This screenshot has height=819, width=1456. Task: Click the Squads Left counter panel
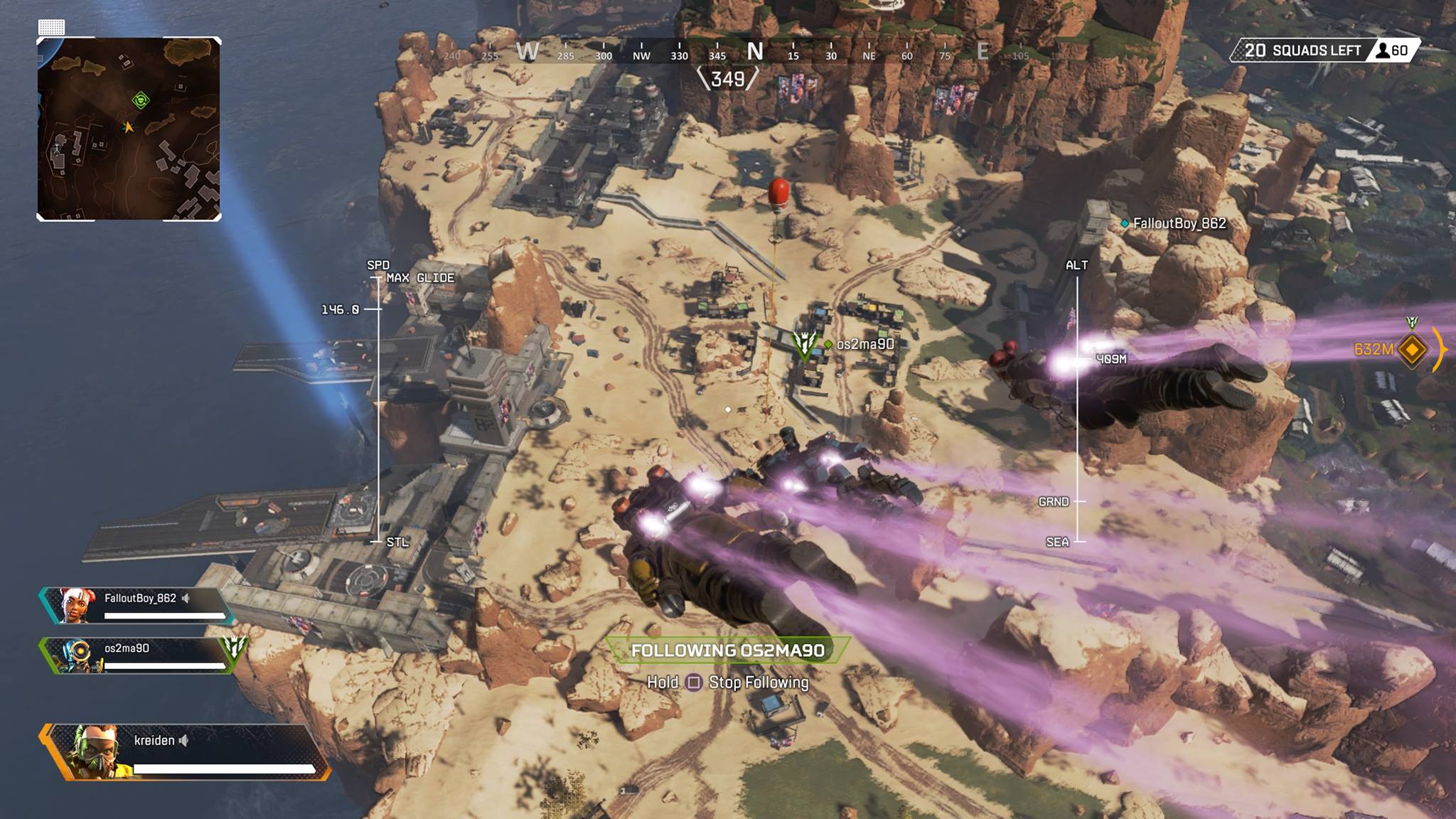pos(1324,50)
